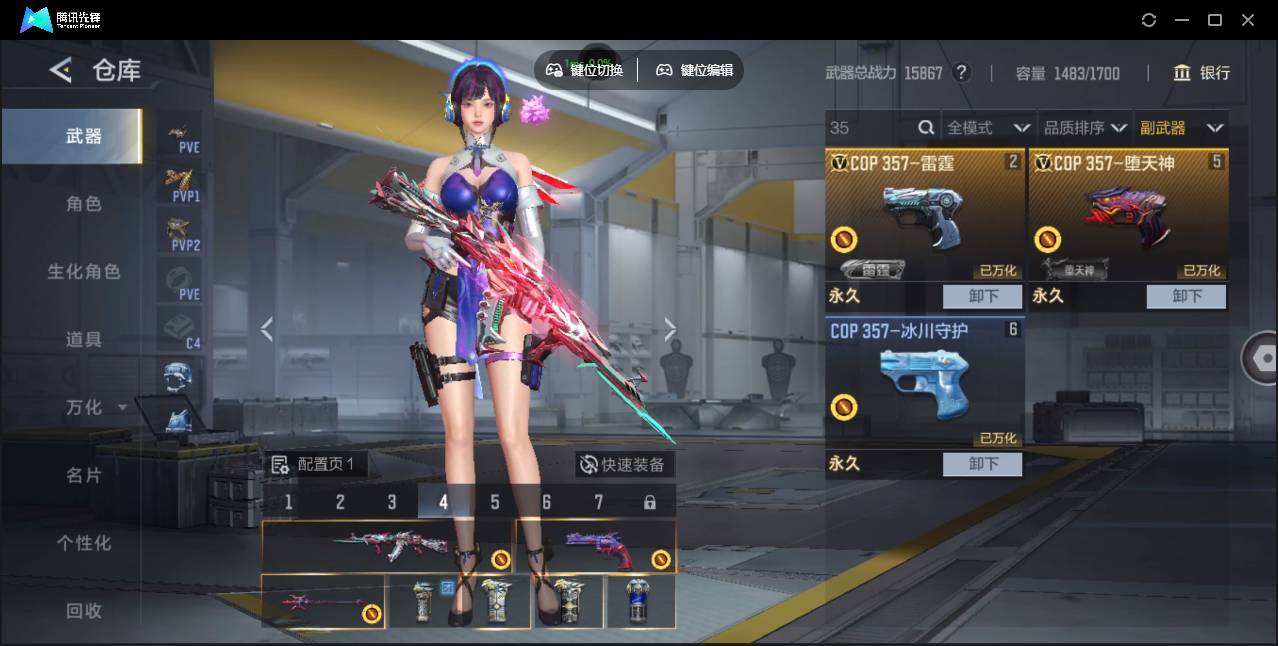1278x646 pixels.
Task: Open the 键位编辑 key editor
Action: click(x=695, y=70)
